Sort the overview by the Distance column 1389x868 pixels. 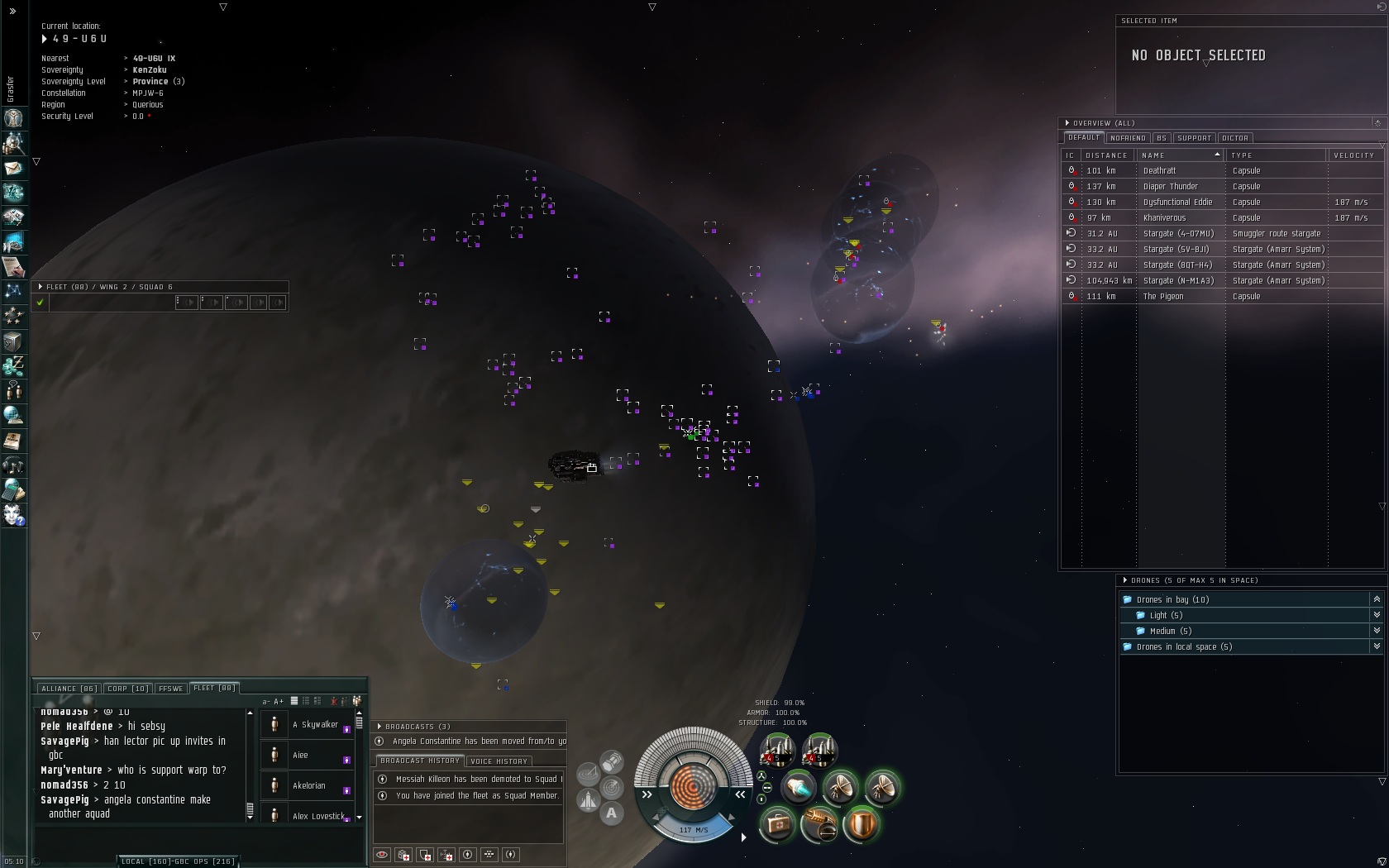pyautogui.click(x=1106, y=155)
